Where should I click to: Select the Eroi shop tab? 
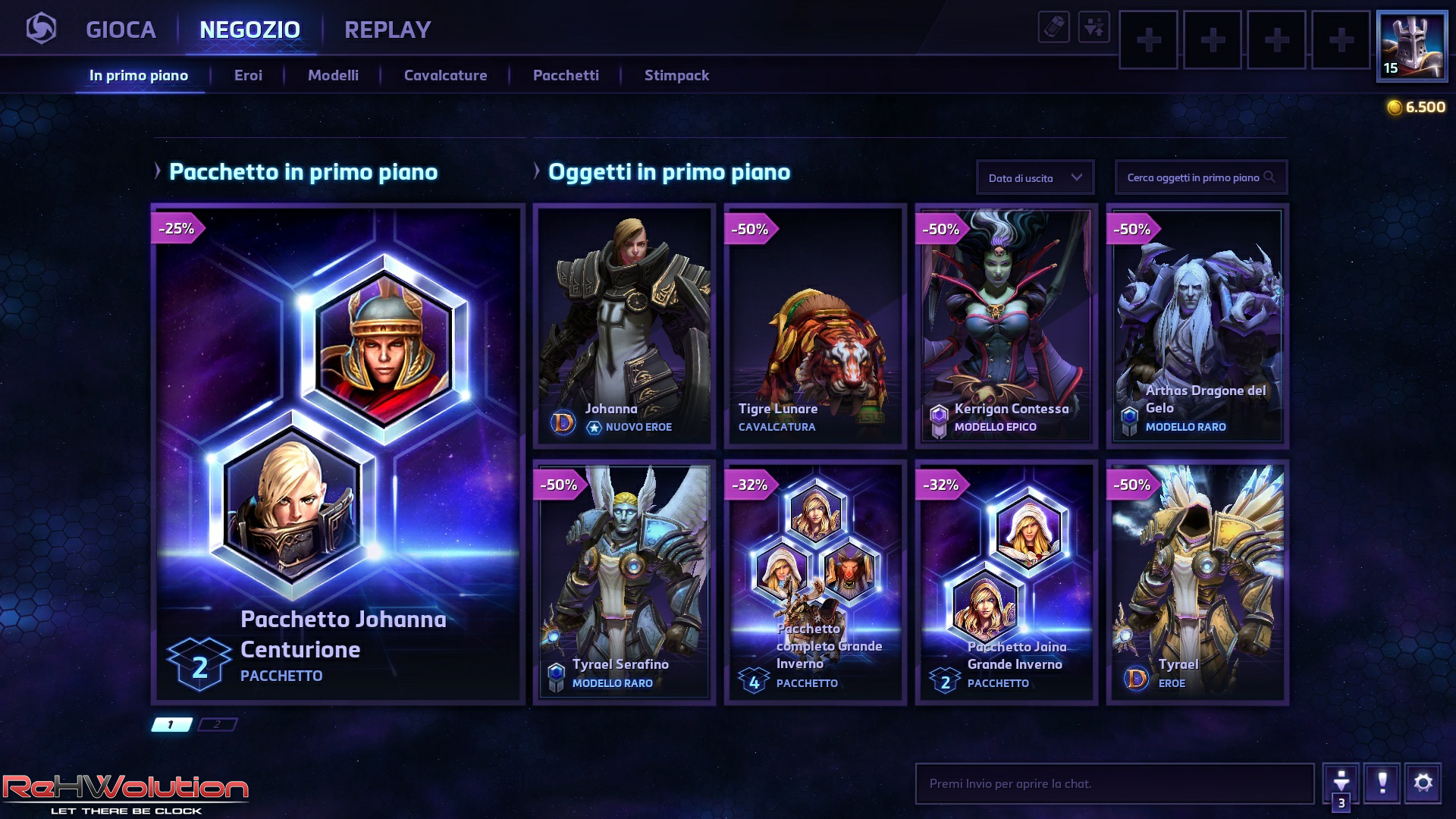[248, 75]
